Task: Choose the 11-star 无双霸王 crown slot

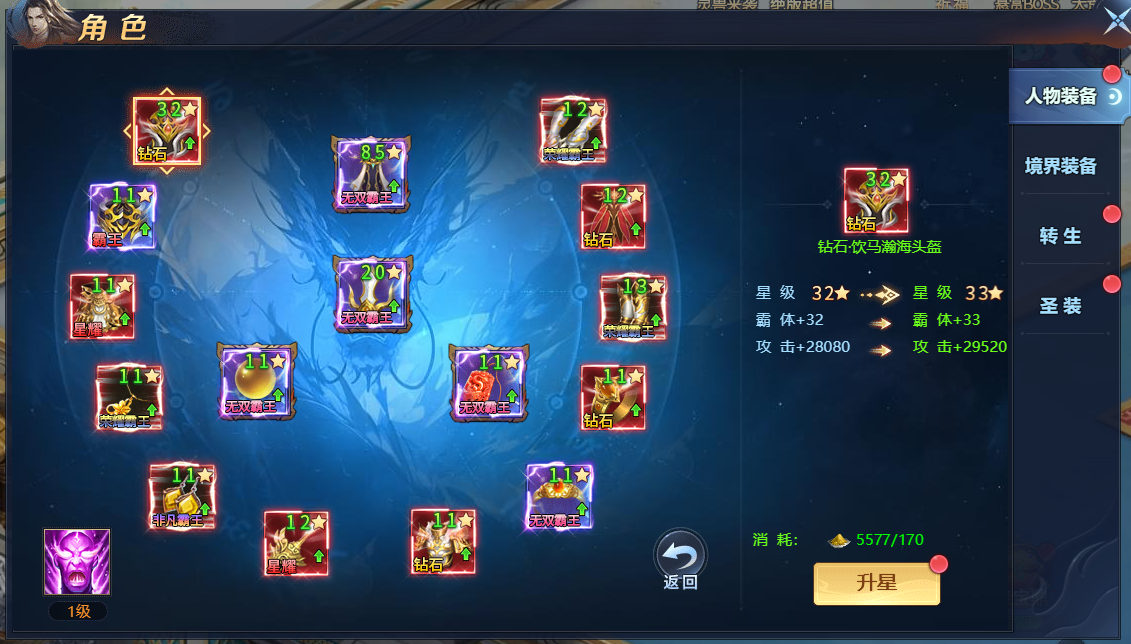Action: pos(559,496)
